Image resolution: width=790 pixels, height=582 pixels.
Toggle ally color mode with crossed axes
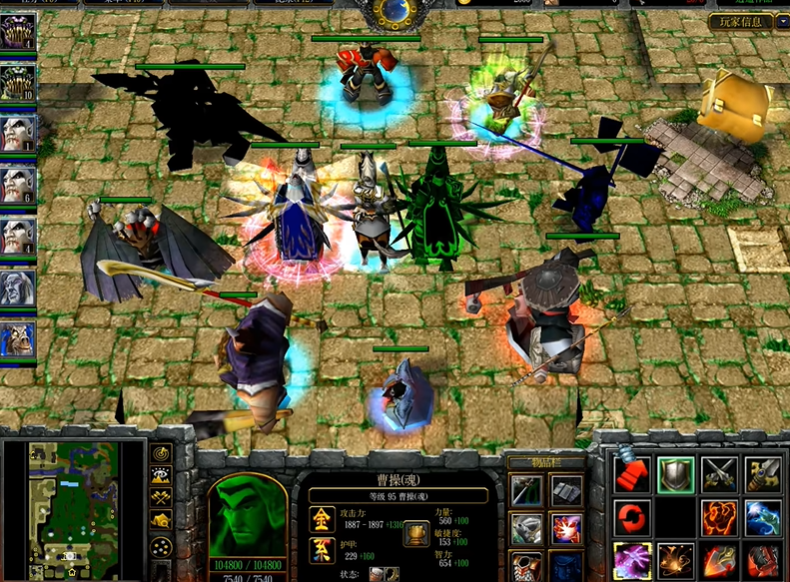tap(161, 497)
